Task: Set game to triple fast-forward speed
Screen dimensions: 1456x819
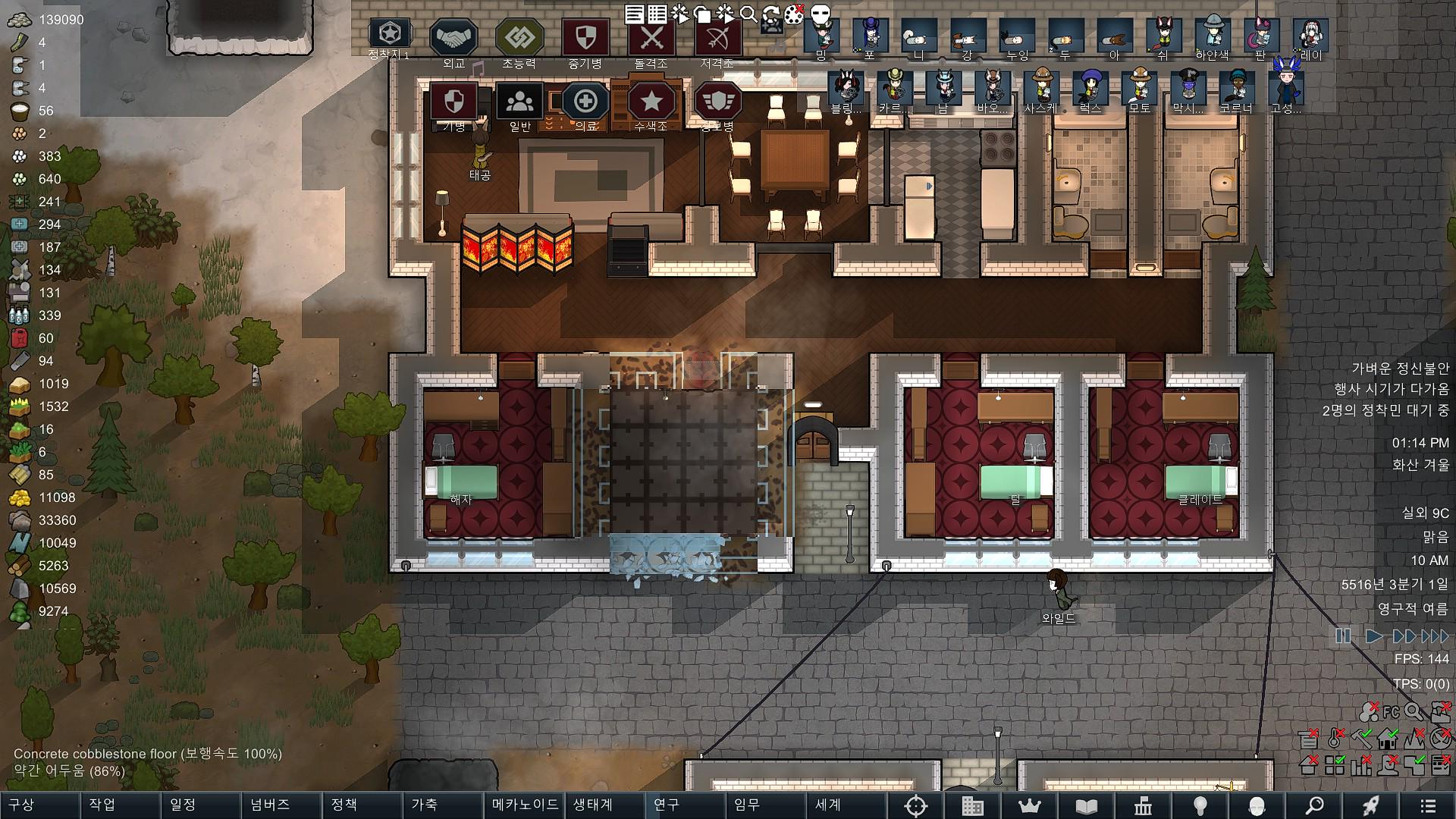Action: click(x=1435, y=636)
